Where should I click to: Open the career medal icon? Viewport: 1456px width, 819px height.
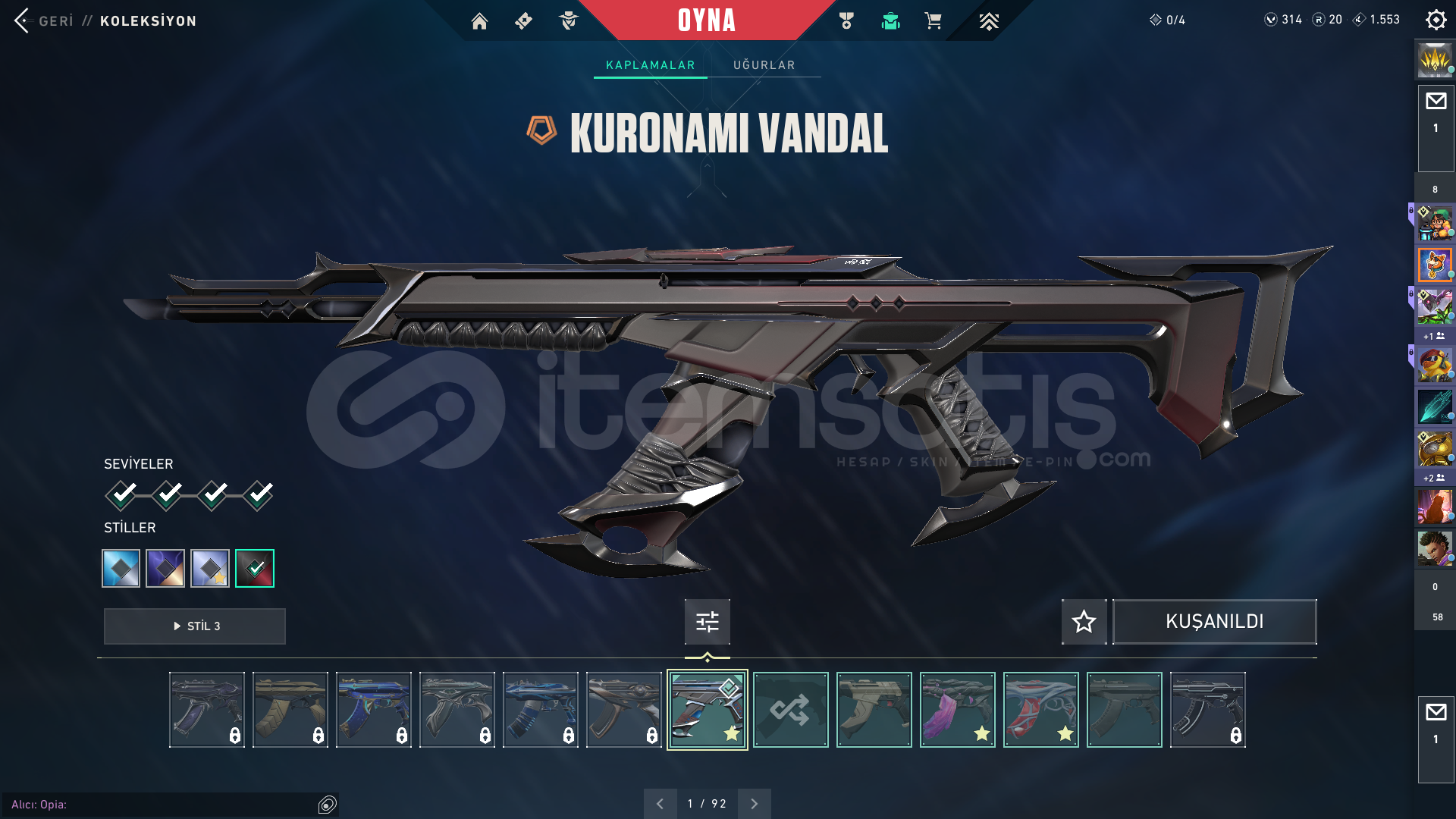[x=846, y=20]
